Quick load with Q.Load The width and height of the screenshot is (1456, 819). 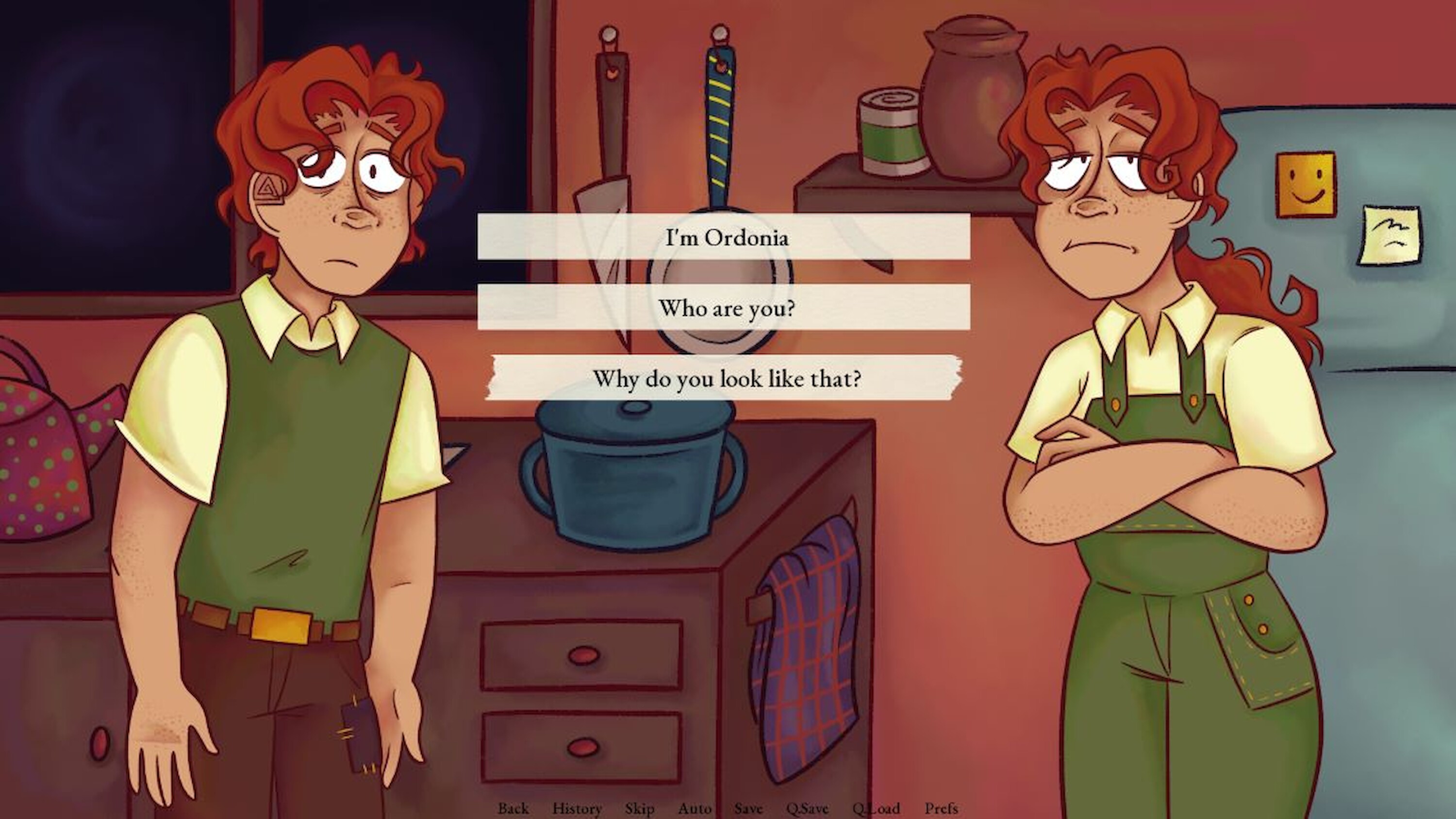(x=876, y=808)
